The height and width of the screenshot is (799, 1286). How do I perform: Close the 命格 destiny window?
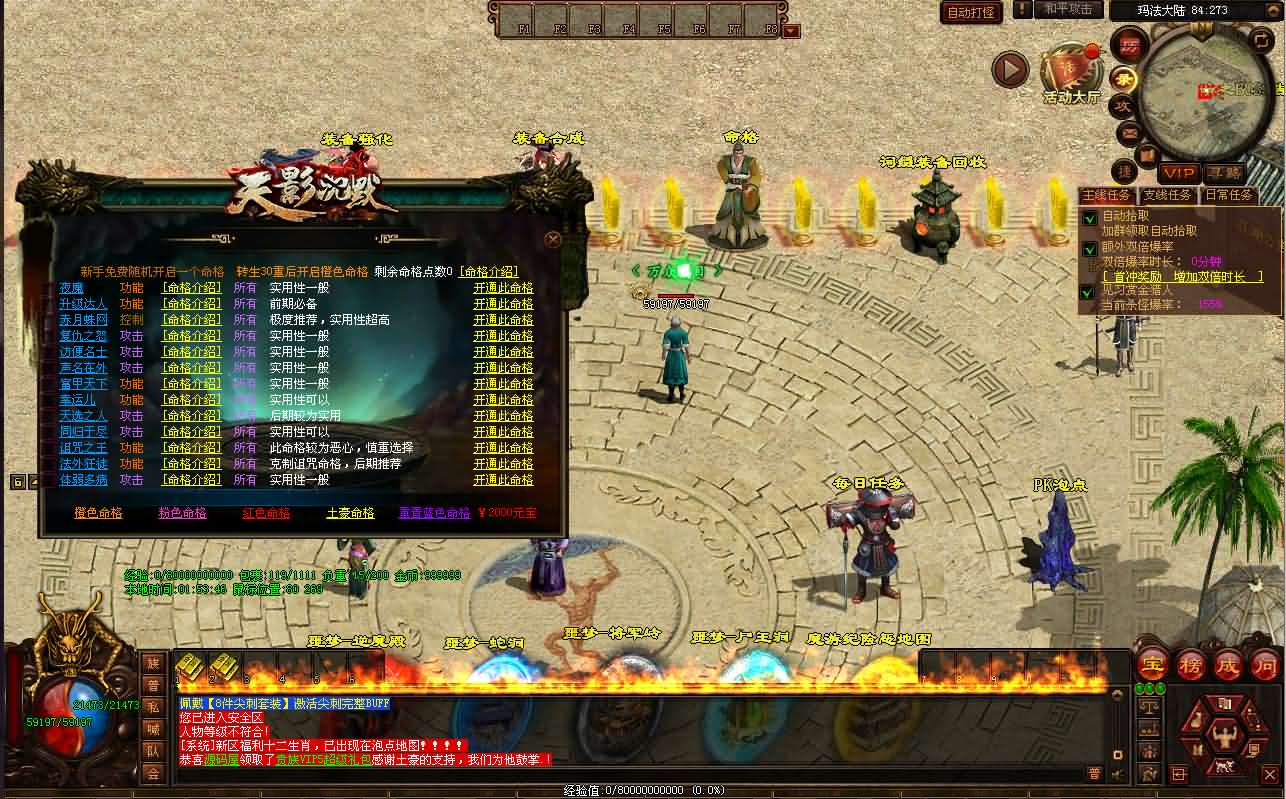click(553, 240)
